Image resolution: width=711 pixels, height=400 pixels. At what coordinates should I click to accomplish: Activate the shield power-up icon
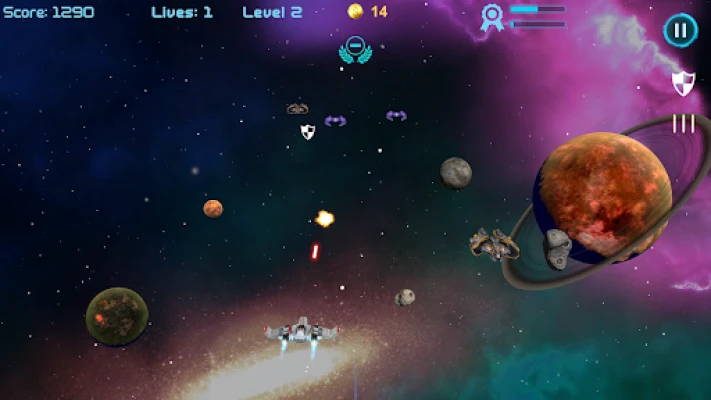tap(683, 83)
